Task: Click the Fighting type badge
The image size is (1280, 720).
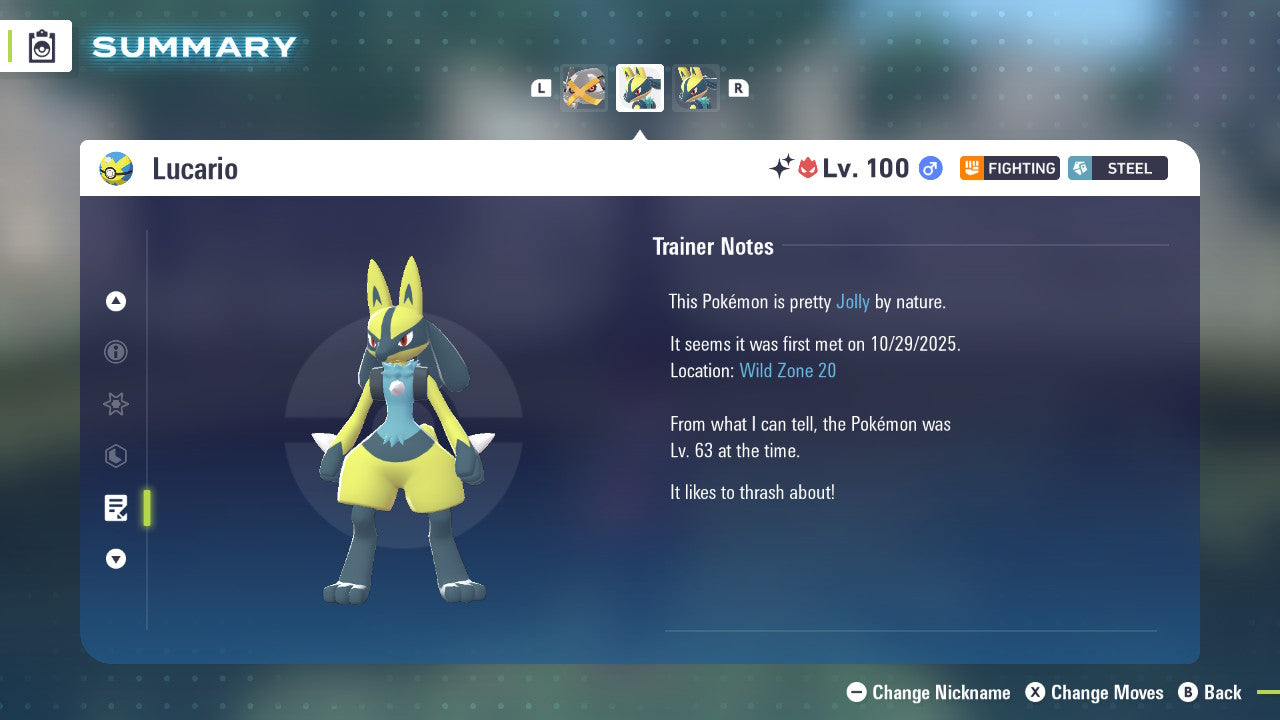Action: pyautogui.click(x=1009, y=168)
